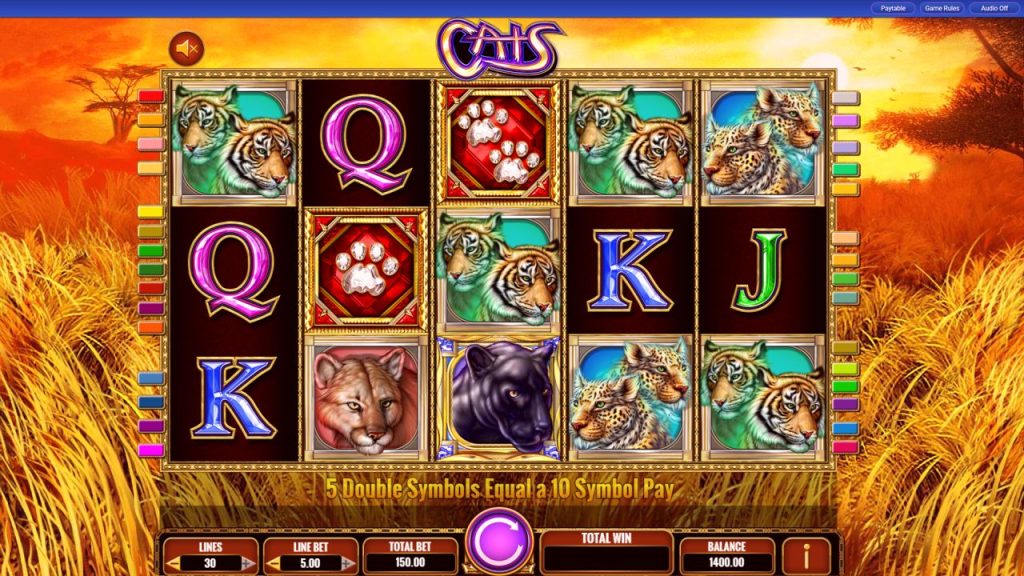Lower the line bet amount
Screen dimensions: 1024x576
pyautogui.click(x=273, y=563)
